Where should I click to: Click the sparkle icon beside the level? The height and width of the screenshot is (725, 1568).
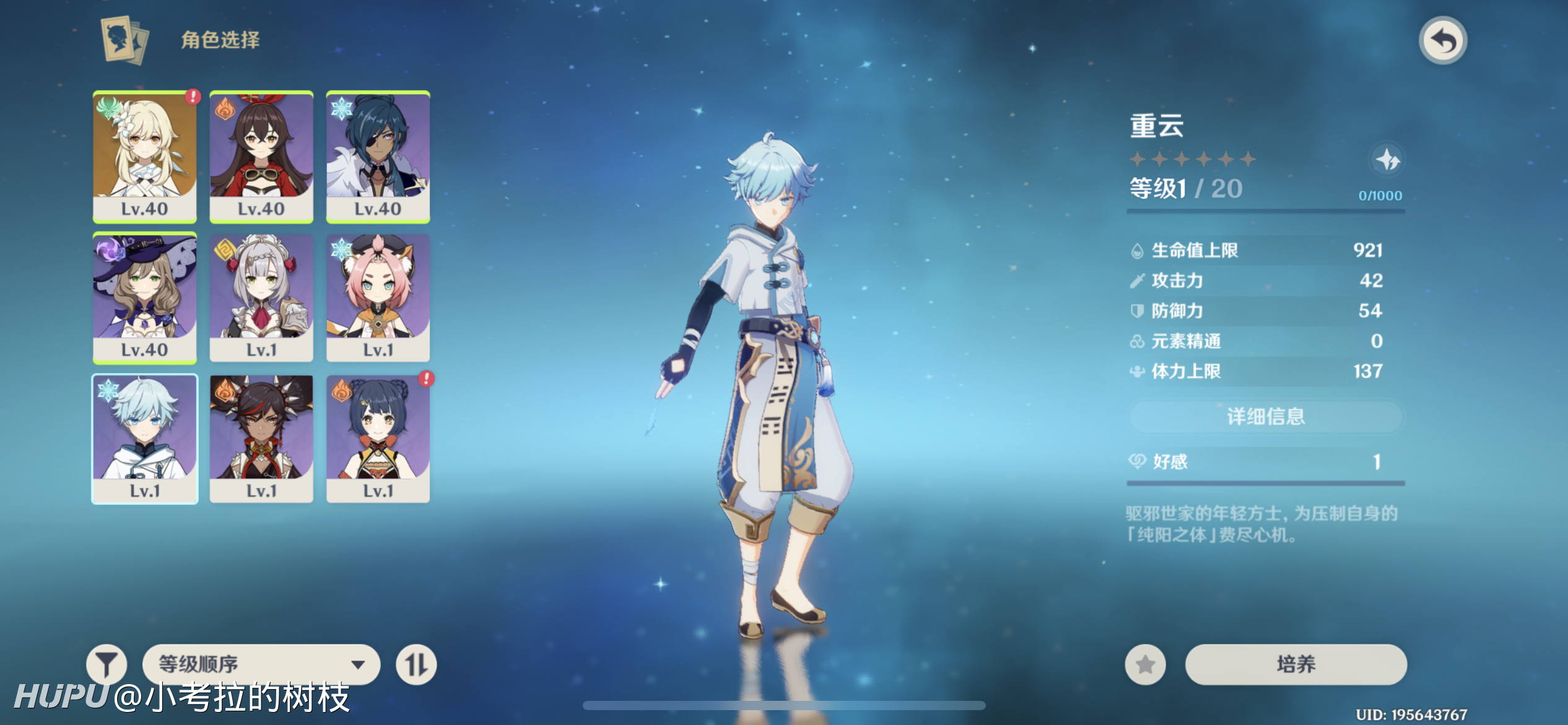[x=1387, y=160]
